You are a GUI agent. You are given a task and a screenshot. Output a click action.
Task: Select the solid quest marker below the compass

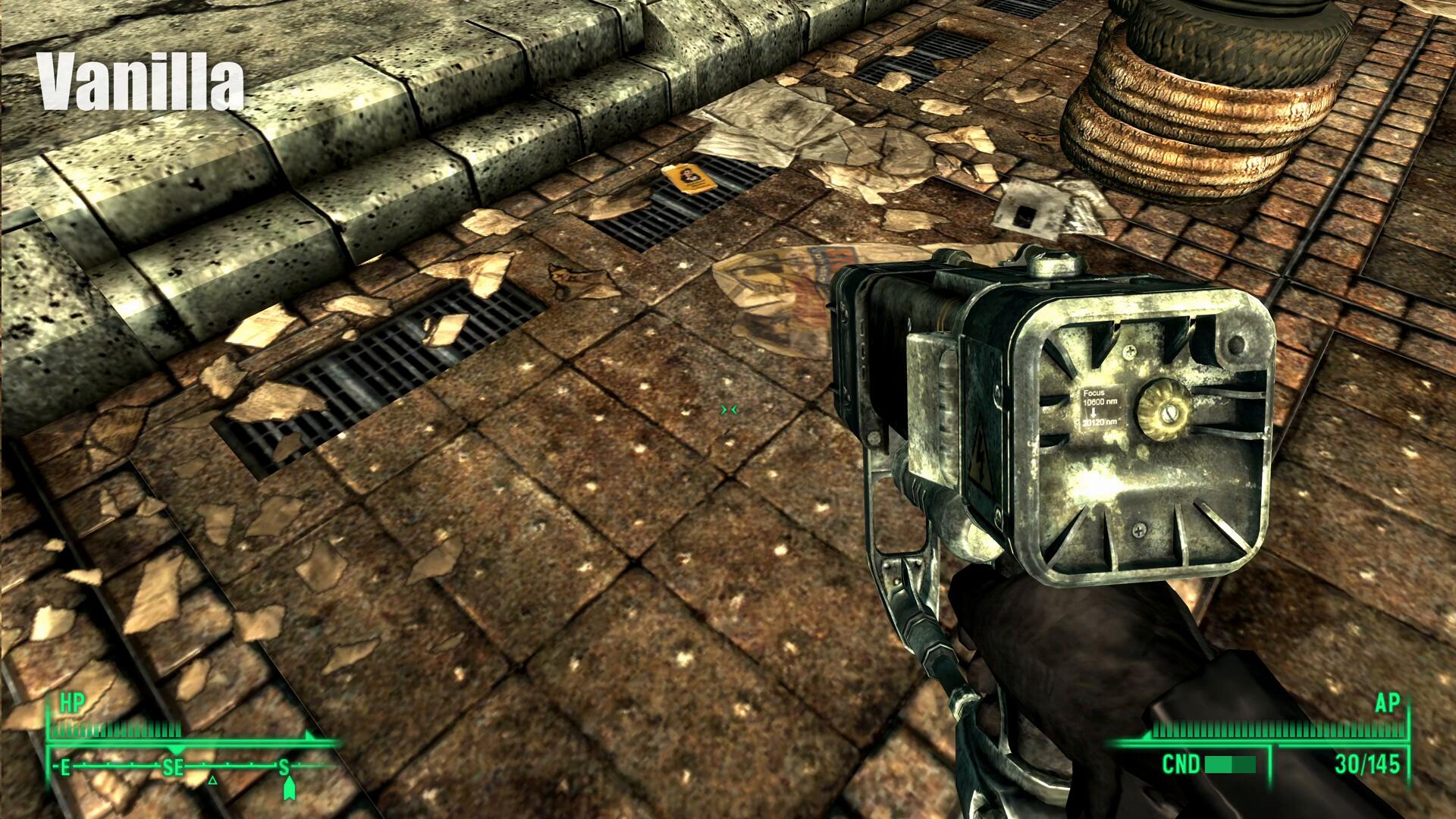pos(288,790)
